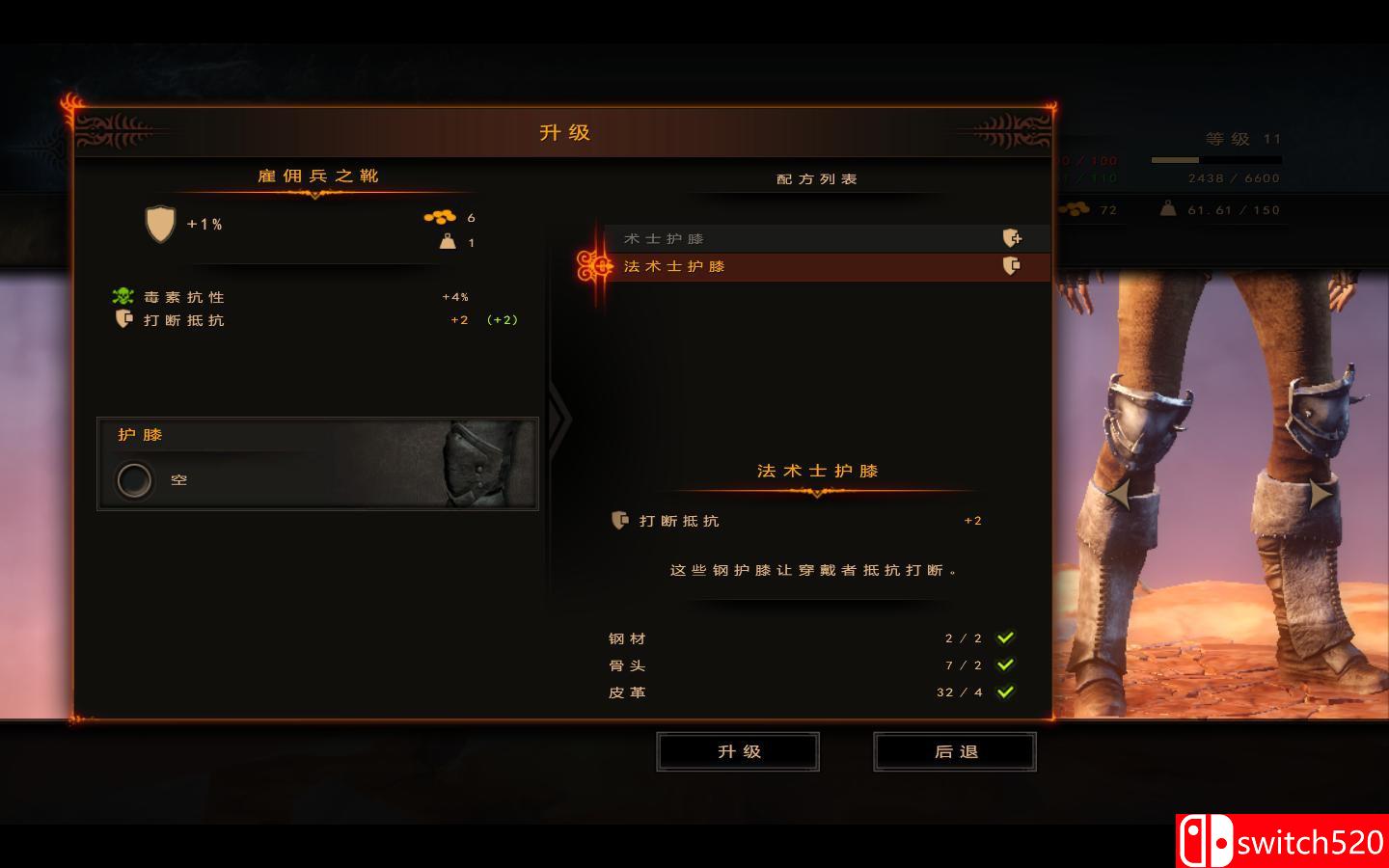Click the green checkmark beside 钢材 2/2
The width and height of the screenshot is (1389, 868).
(1004, 637)
